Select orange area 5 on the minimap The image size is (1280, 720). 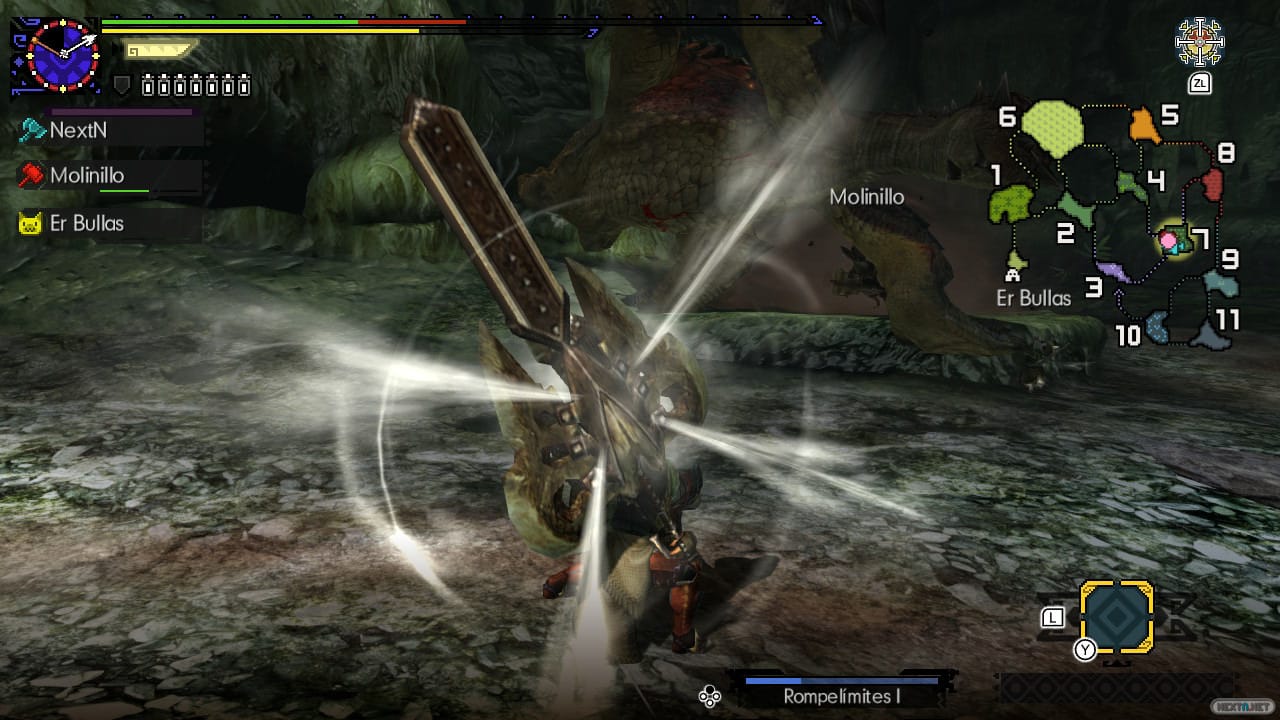[x=1143, y=126]
